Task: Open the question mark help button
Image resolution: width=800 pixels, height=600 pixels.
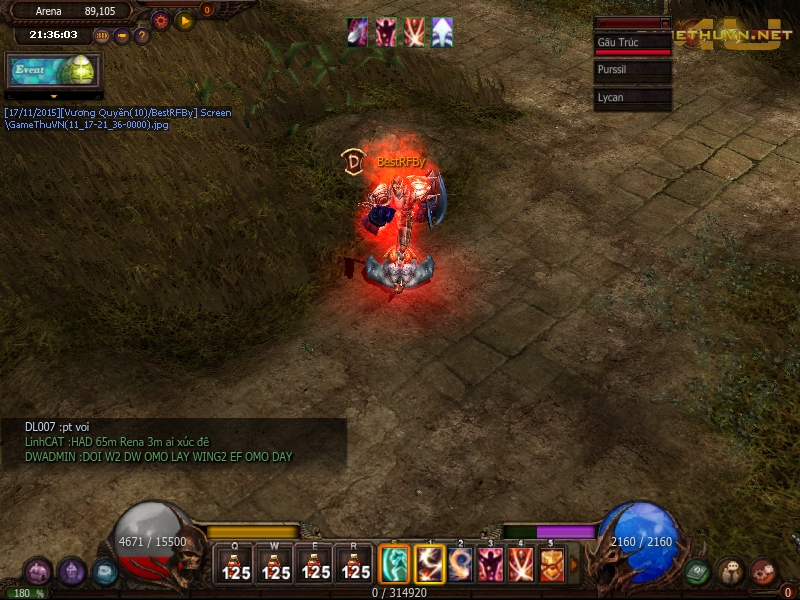Action: coord(141,36)
